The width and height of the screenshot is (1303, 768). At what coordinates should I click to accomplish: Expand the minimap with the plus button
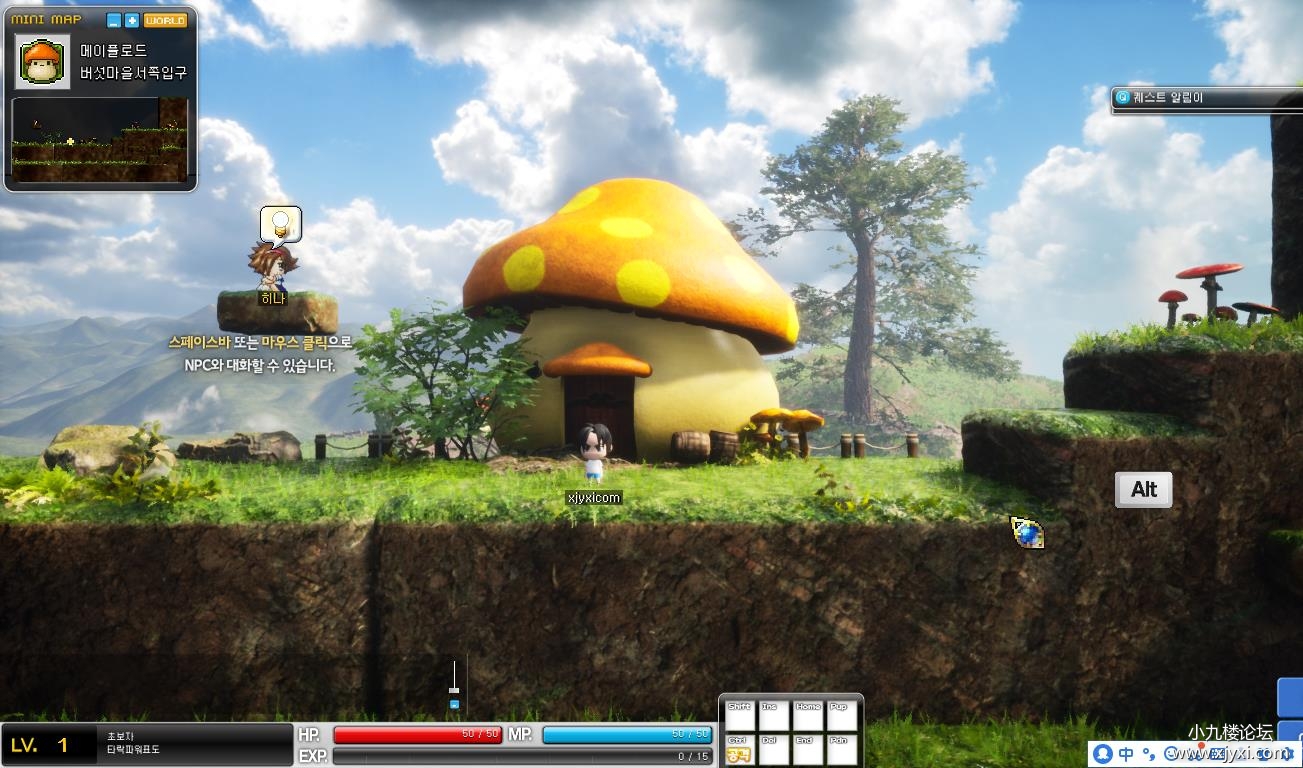click(x=131, y=20)
